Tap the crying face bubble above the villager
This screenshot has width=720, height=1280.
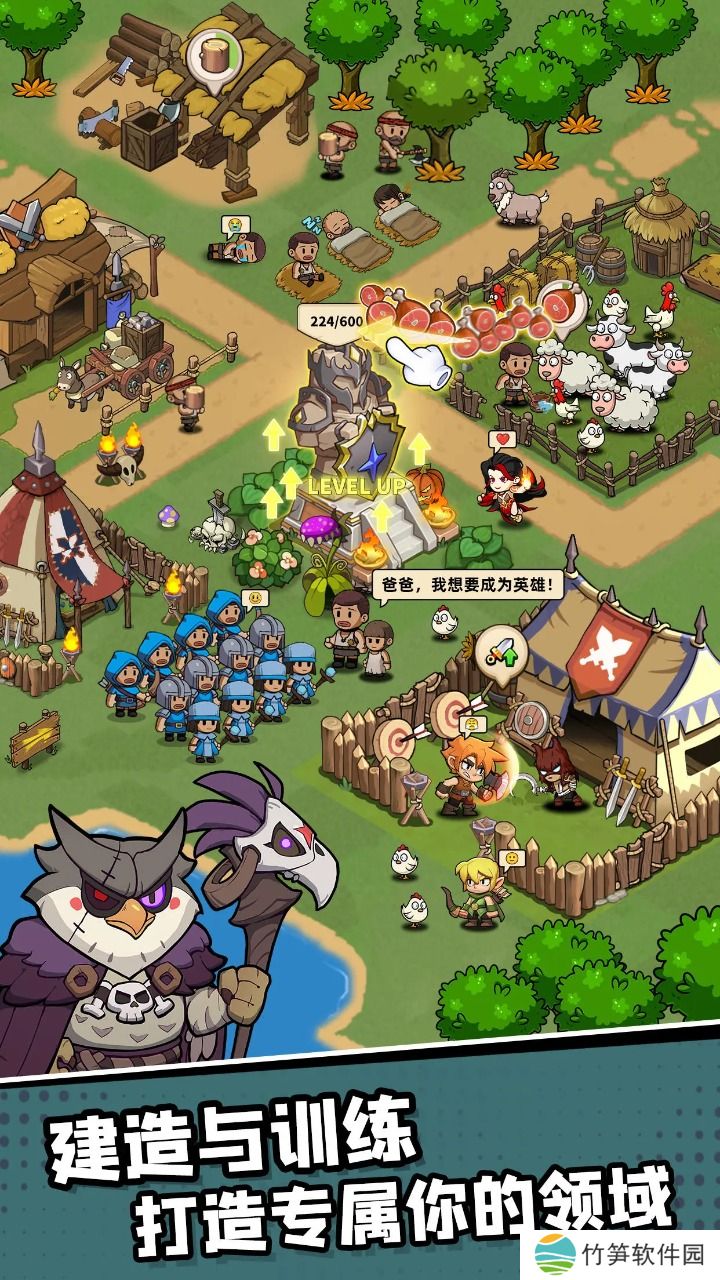[233, 225]
